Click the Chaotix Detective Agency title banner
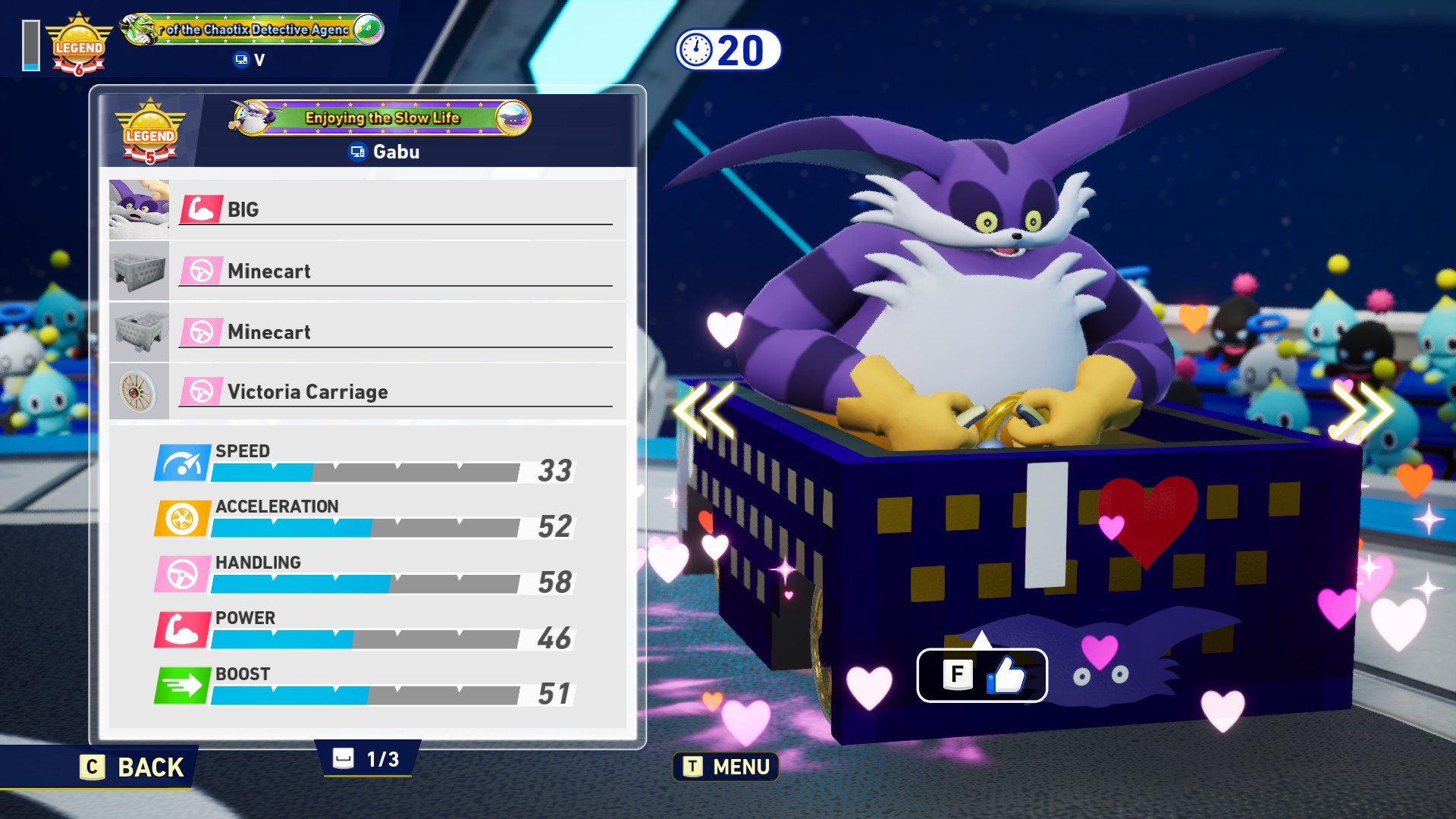 click(x=253, y=30)
